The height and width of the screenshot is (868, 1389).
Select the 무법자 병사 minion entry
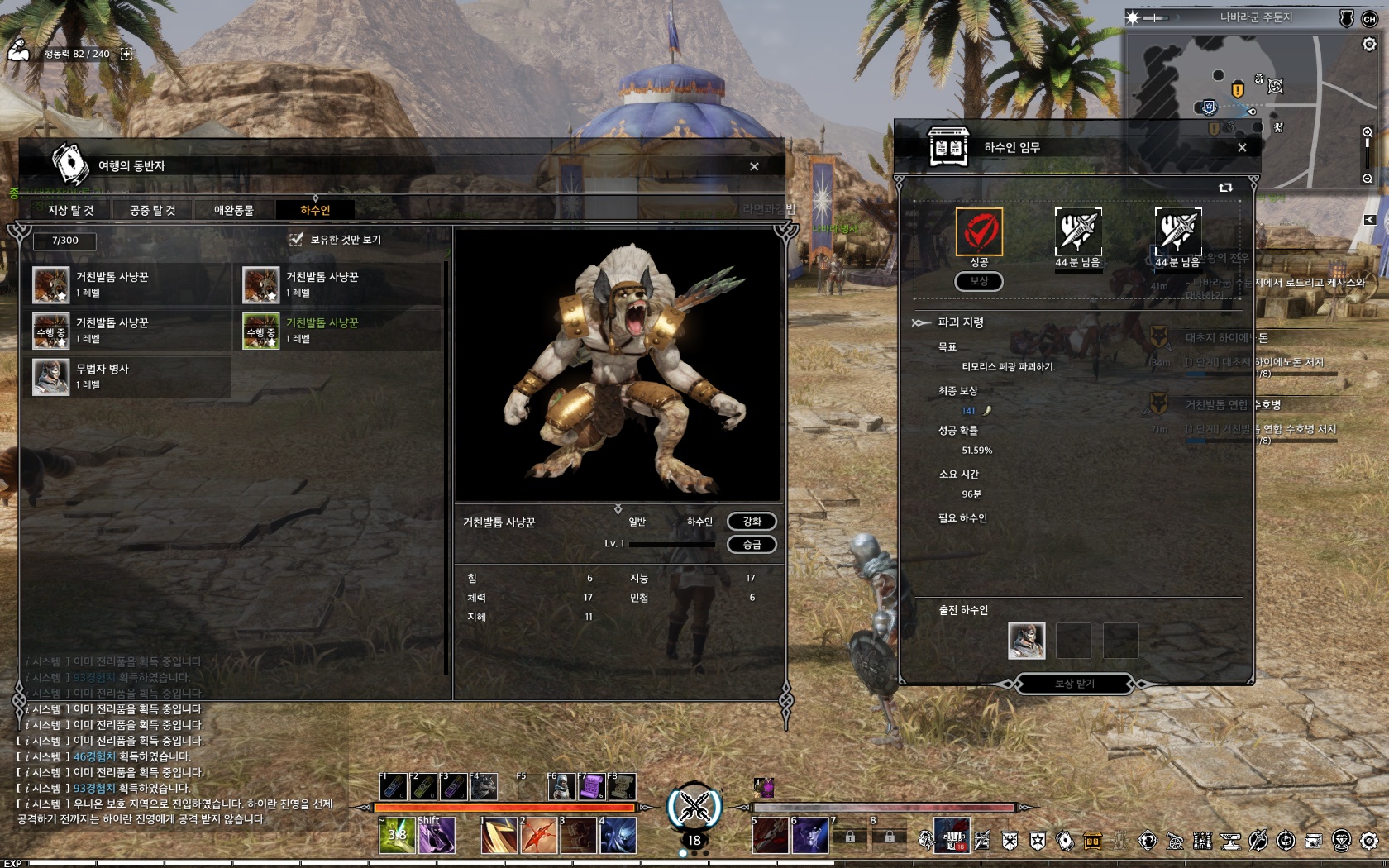point(131,376)
